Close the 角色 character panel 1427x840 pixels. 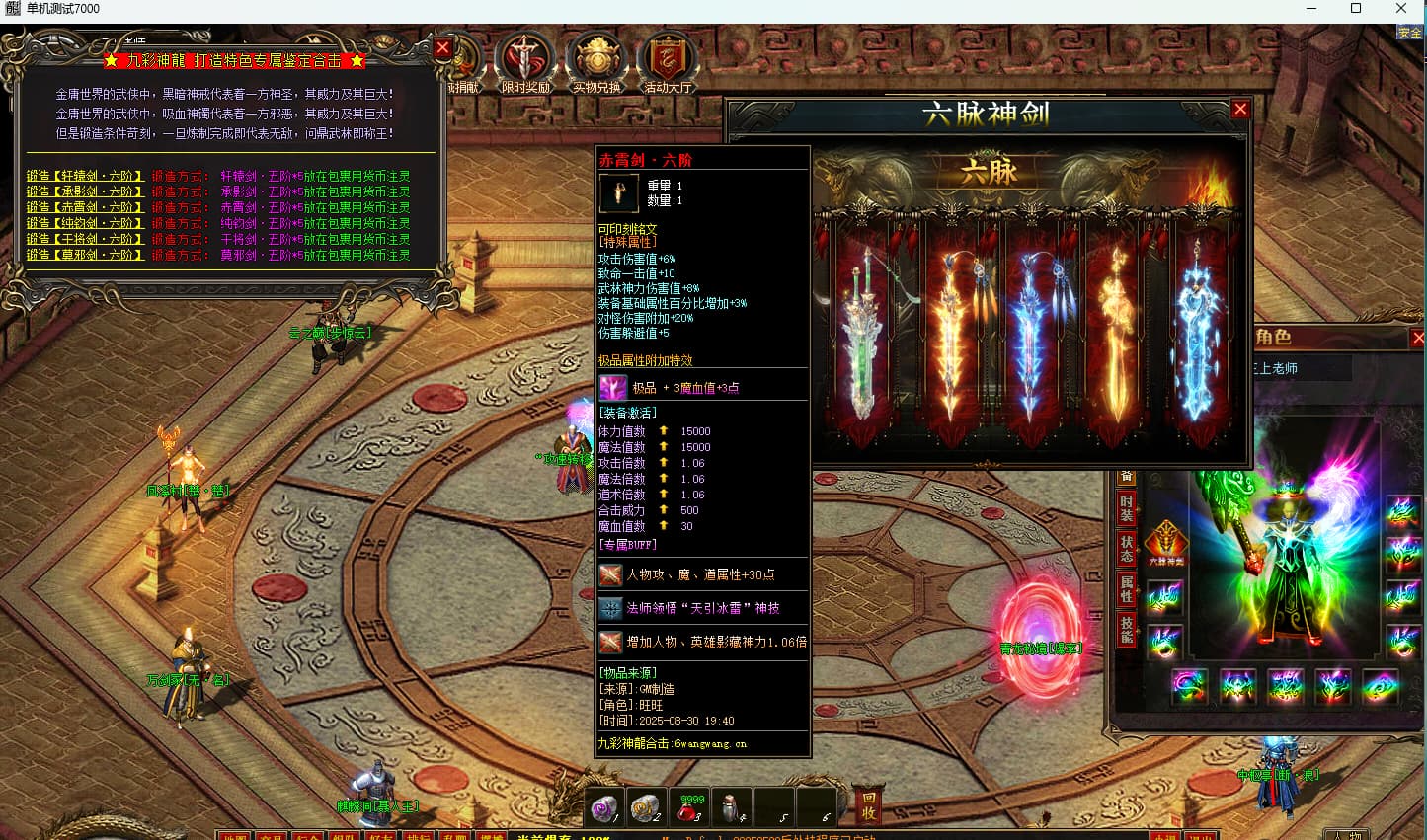tap(1418, 339)
